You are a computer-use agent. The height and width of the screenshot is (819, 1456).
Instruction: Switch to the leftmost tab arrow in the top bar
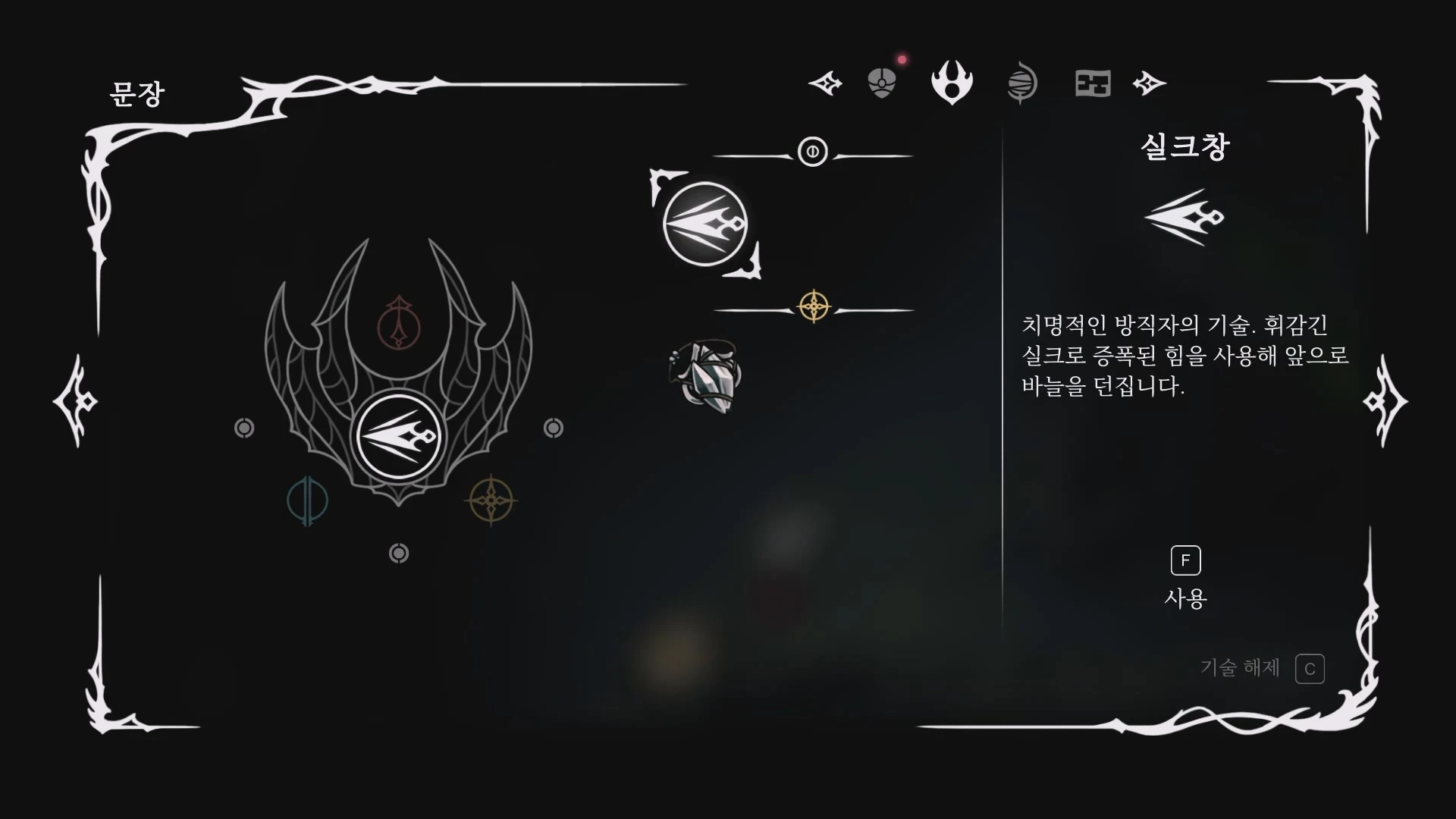pyautogui.click(x=824, y=83)
